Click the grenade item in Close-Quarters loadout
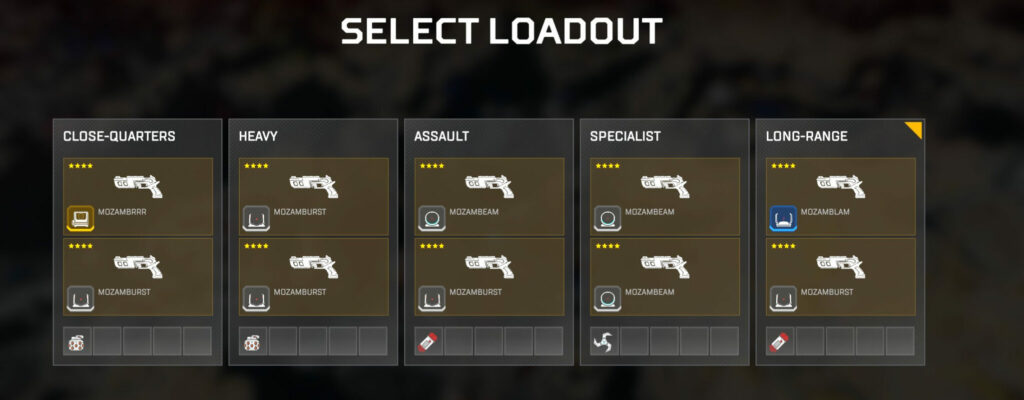Image resolution: width=1024 pixels, height=400 pixels. [78, 341]
